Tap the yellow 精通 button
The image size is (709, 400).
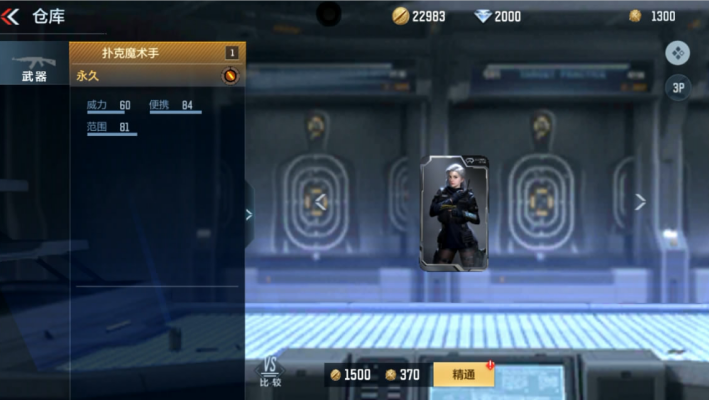point(463,375)
